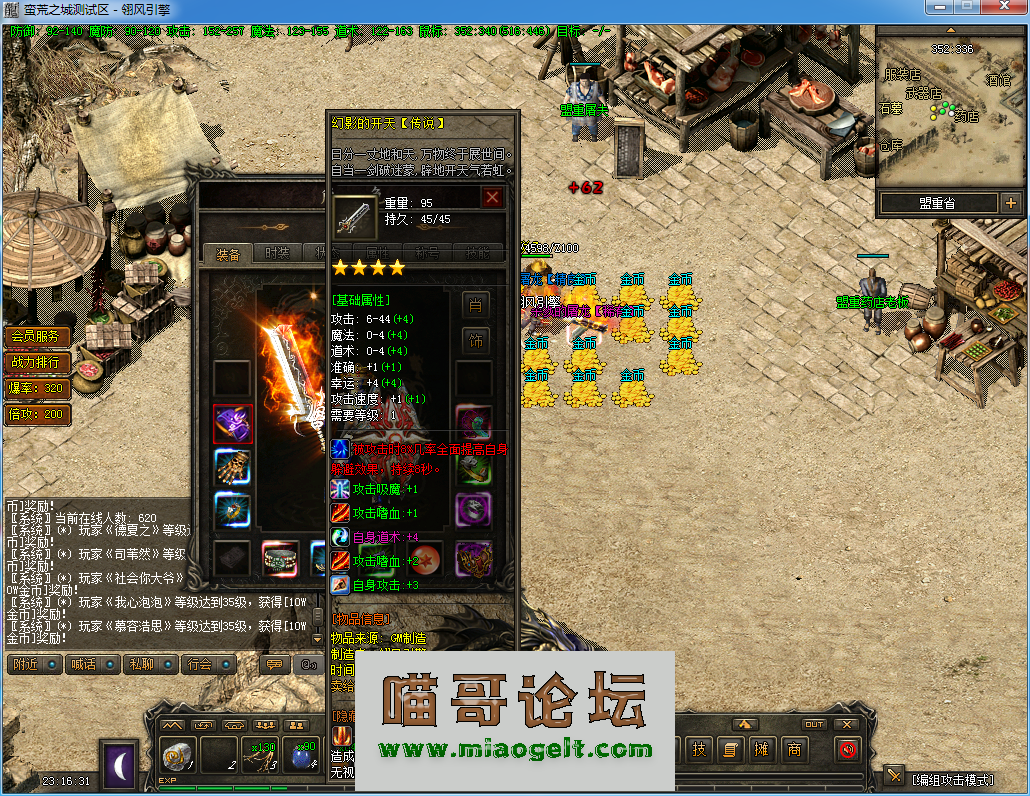Viewport: 1030px width, 796px height.
Task: Click the 饰 accessory button
Action: click(476, 341)
